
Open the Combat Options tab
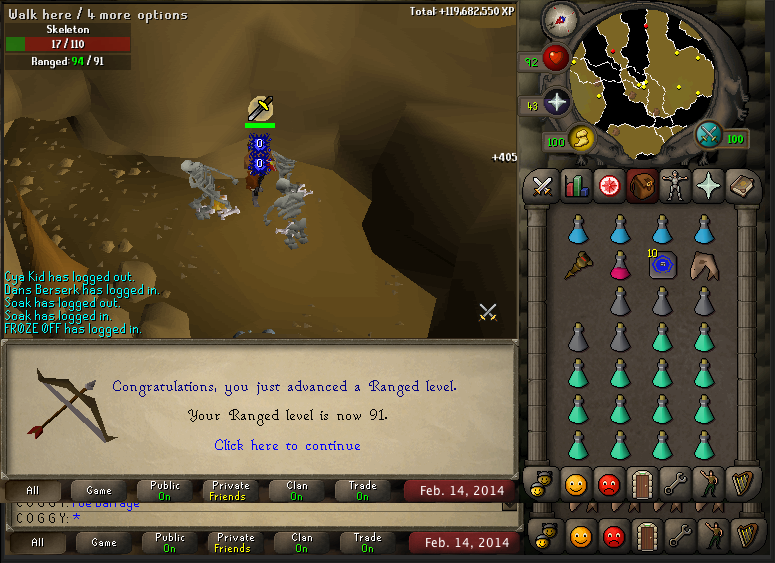point(542,185)
